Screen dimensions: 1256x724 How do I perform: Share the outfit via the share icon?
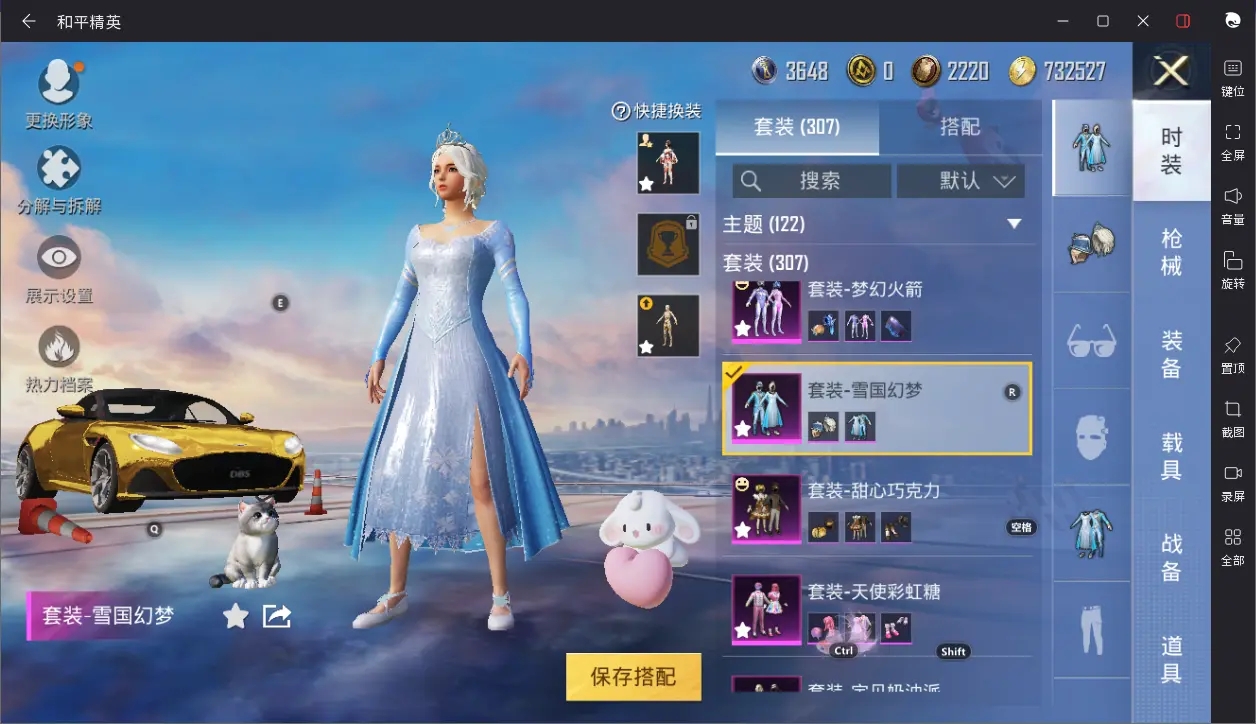[x=277, y=616]
